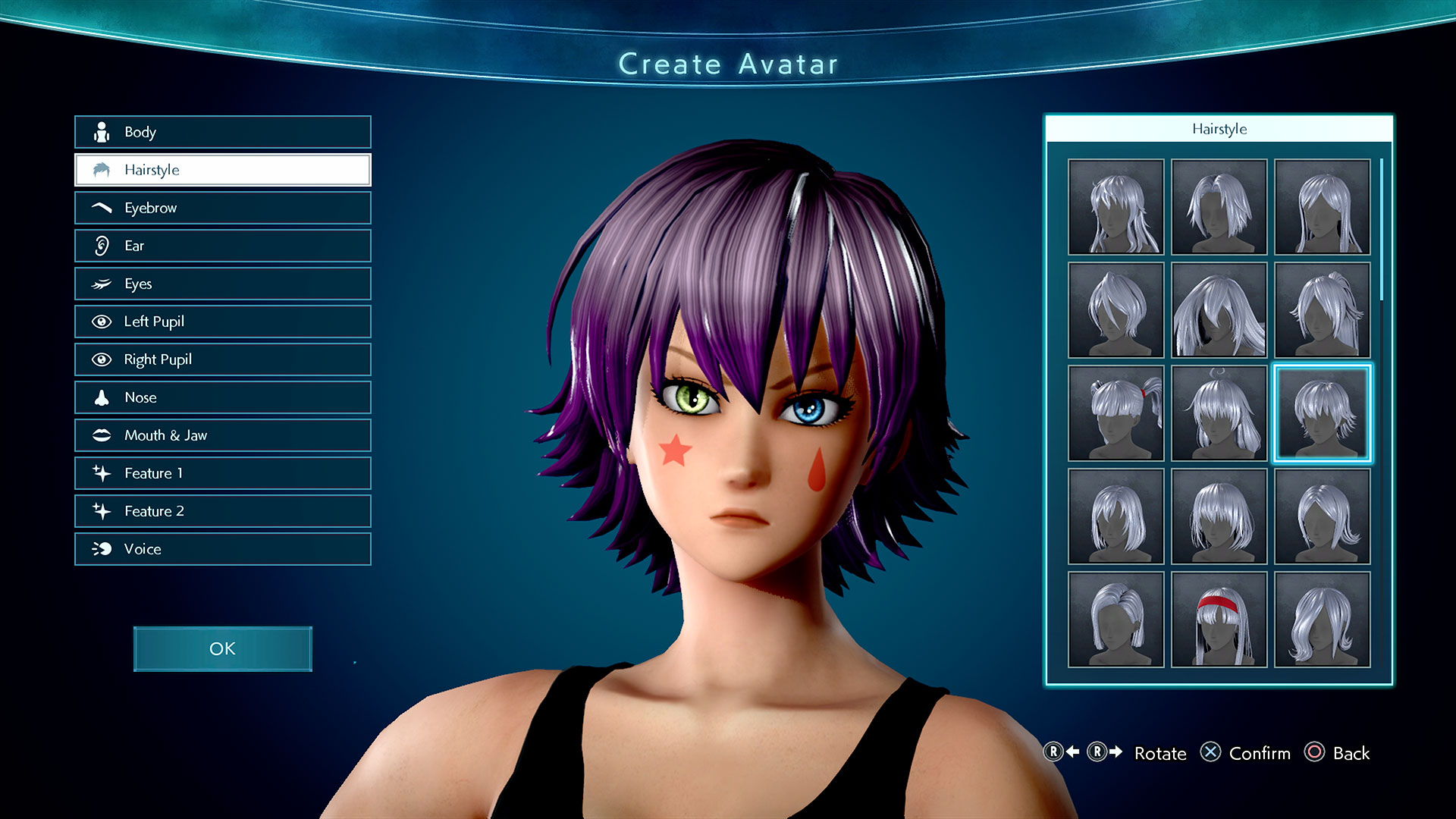Image resolution: width=1456 pixels, height=819 pixels.
Task: Choose the high side ponytail hairstyle
Action: pos(1322,310)
